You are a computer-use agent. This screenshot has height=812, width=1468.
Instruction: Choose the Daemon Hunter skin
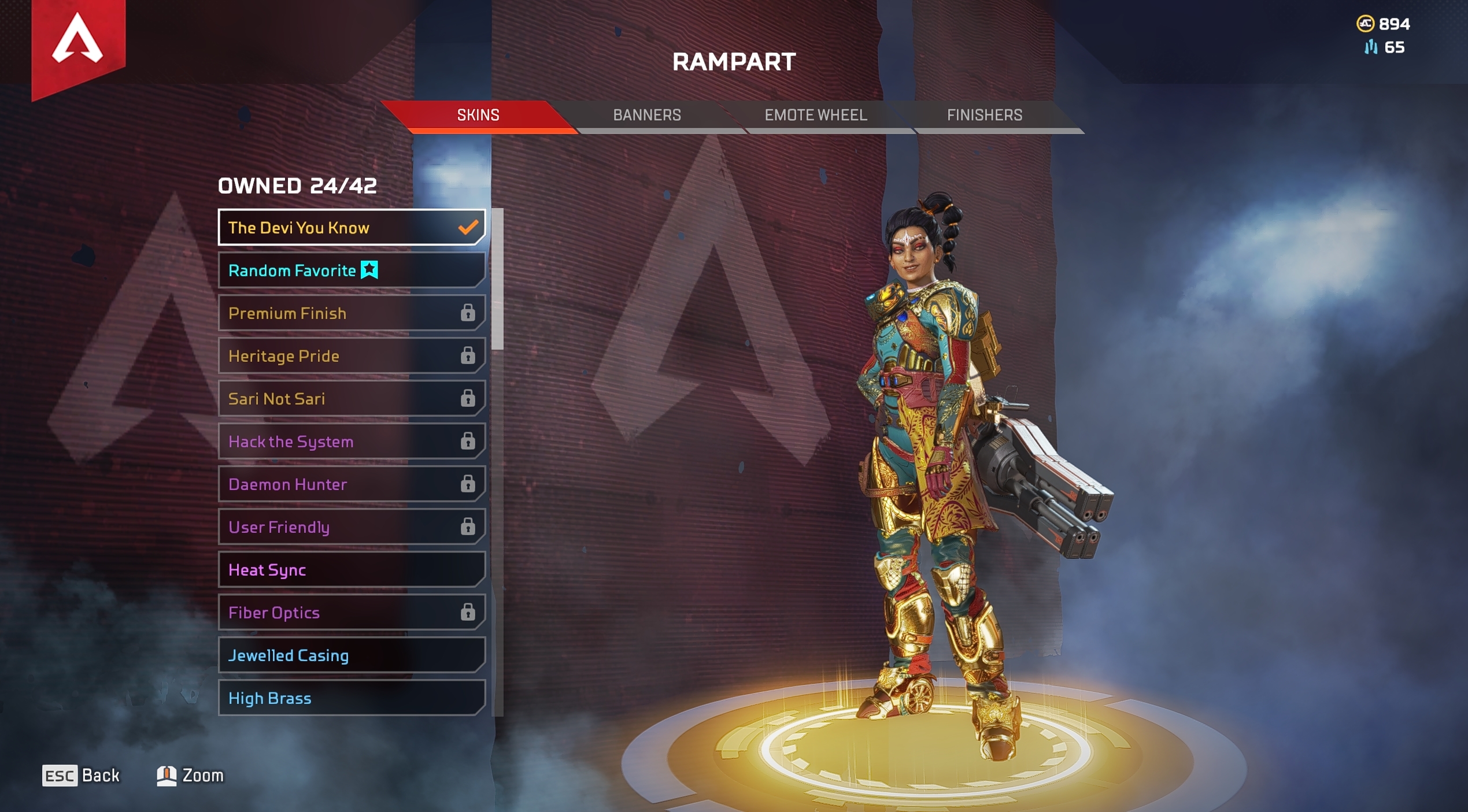click(x=351, y=484)
